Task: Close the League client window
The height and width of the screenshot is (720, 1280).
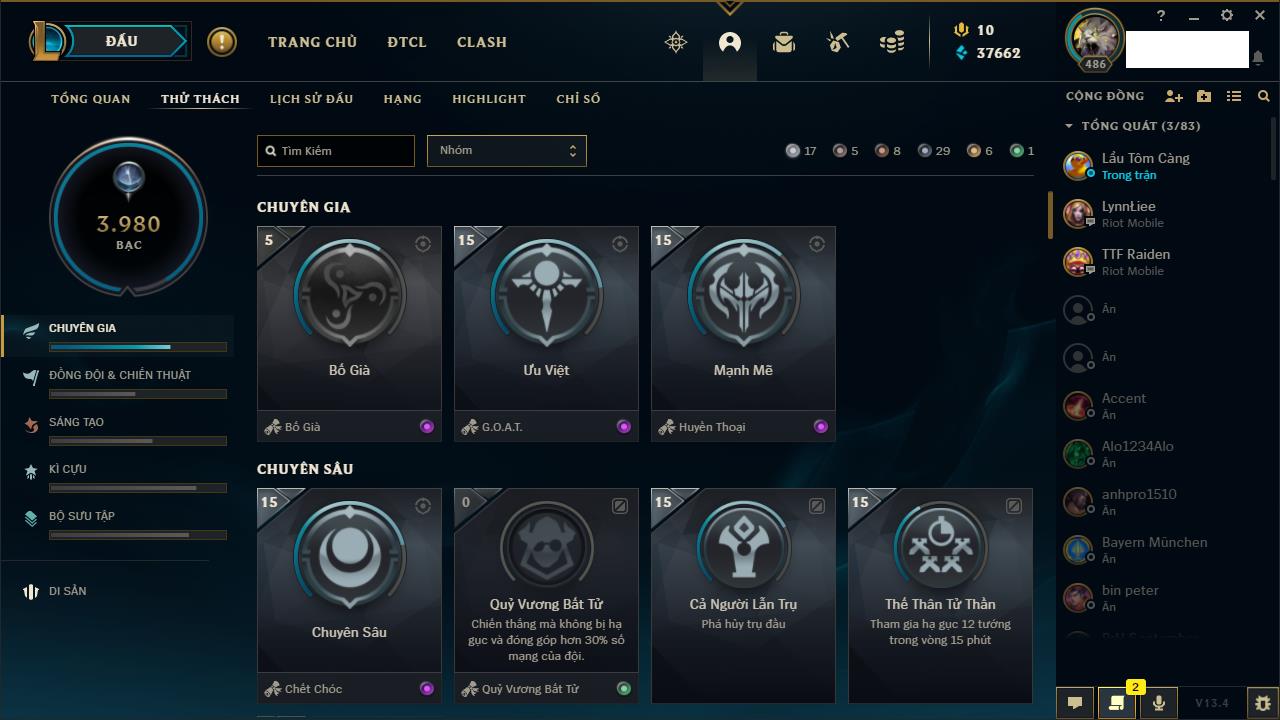Action: pyautogui.click(x=1260, y=16)
